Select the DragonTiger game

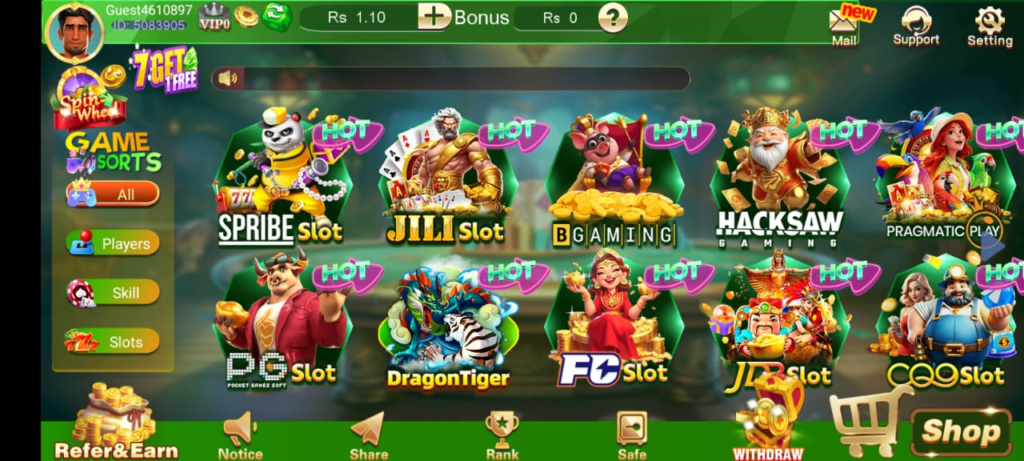(448, 325)
